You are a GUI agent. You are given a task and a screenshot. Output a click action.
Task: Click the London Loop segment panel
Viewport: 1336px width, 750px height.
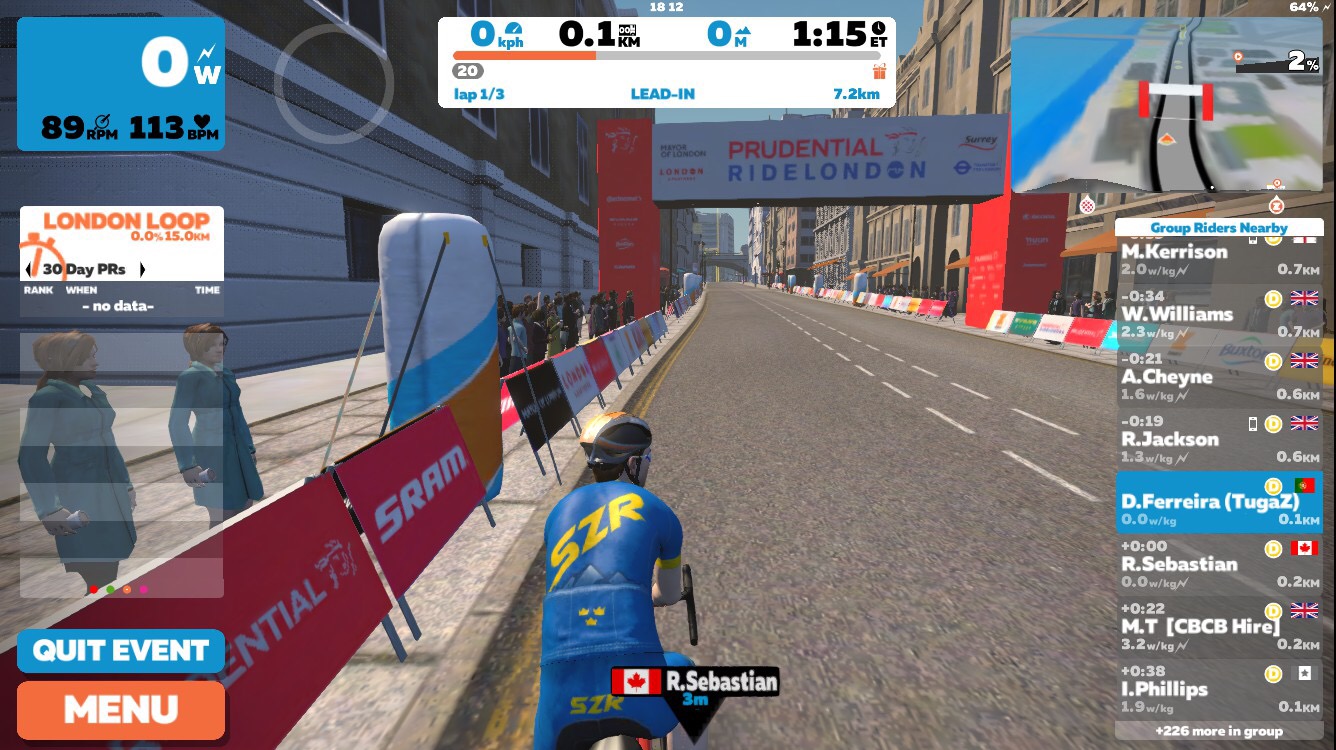[x=121, y=243]
